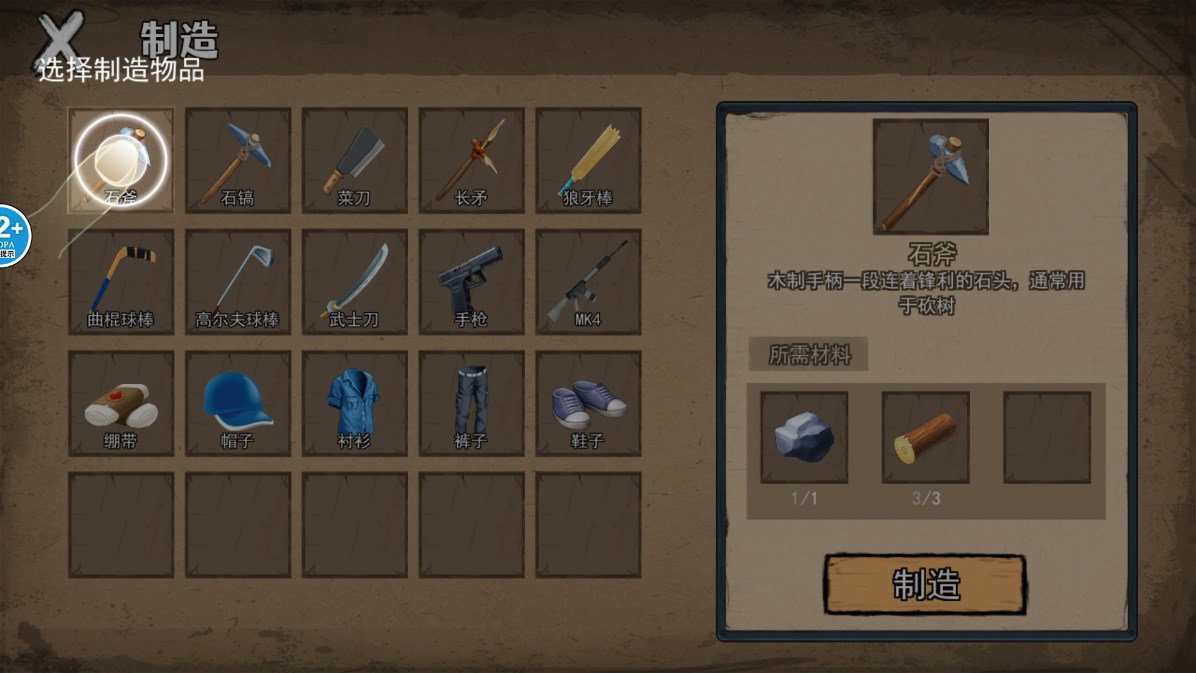The width and height of the screenshot is (1196, 673).
Task: Select the 鞋子 shoes recipe
Action: (588, 402)
